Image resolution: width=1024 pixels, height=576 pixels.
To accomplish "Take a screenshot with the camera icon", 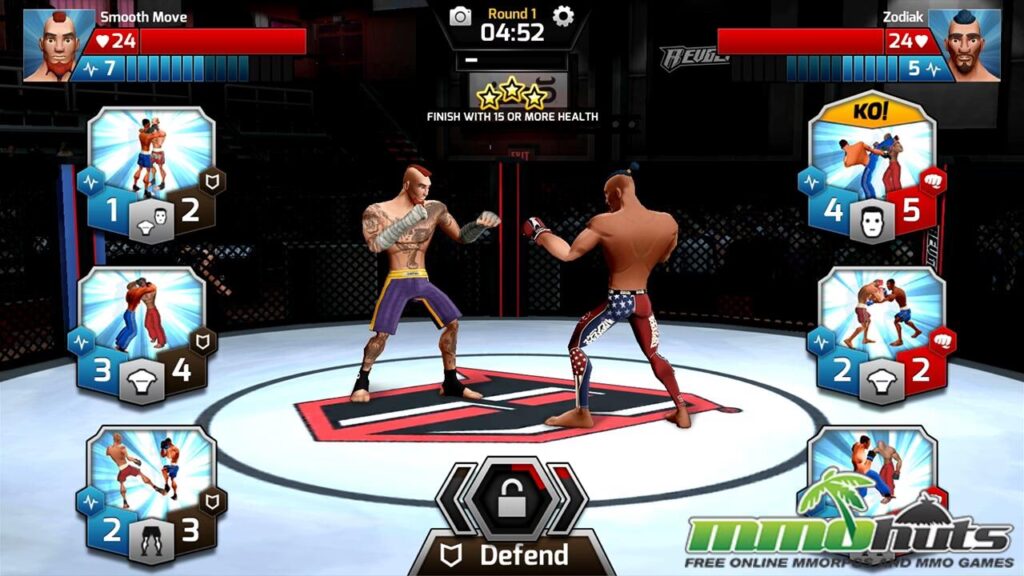I will point(460,16).
